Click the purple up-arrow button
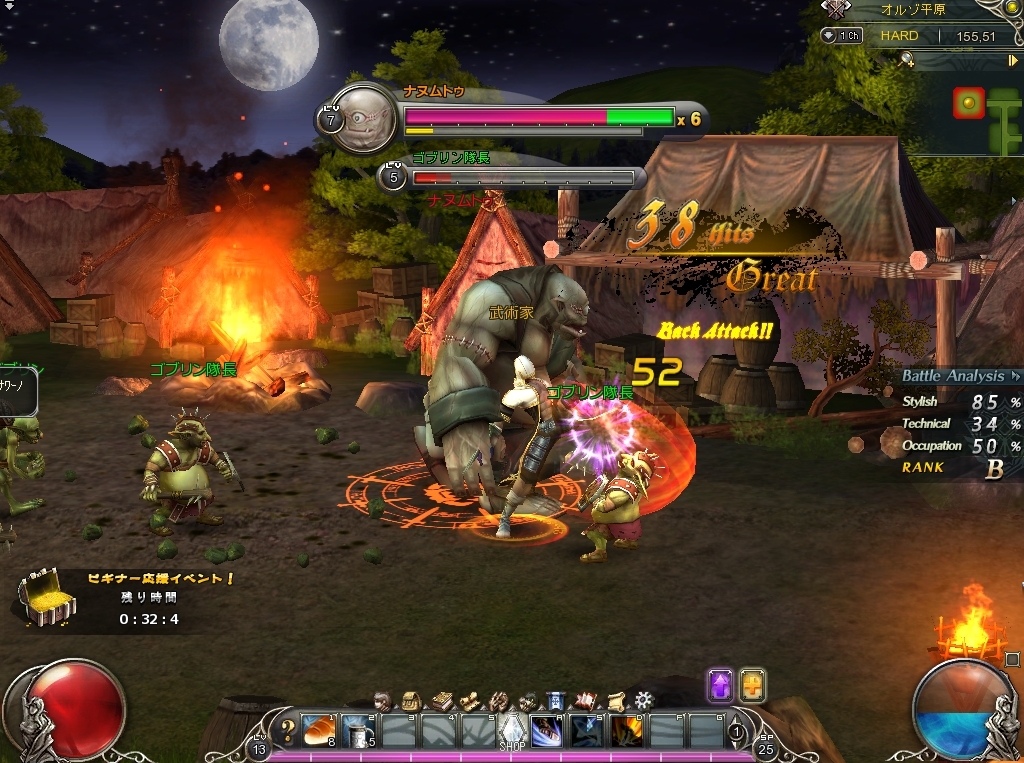This screenshot has width=1024, height=763. coord(721,686)
